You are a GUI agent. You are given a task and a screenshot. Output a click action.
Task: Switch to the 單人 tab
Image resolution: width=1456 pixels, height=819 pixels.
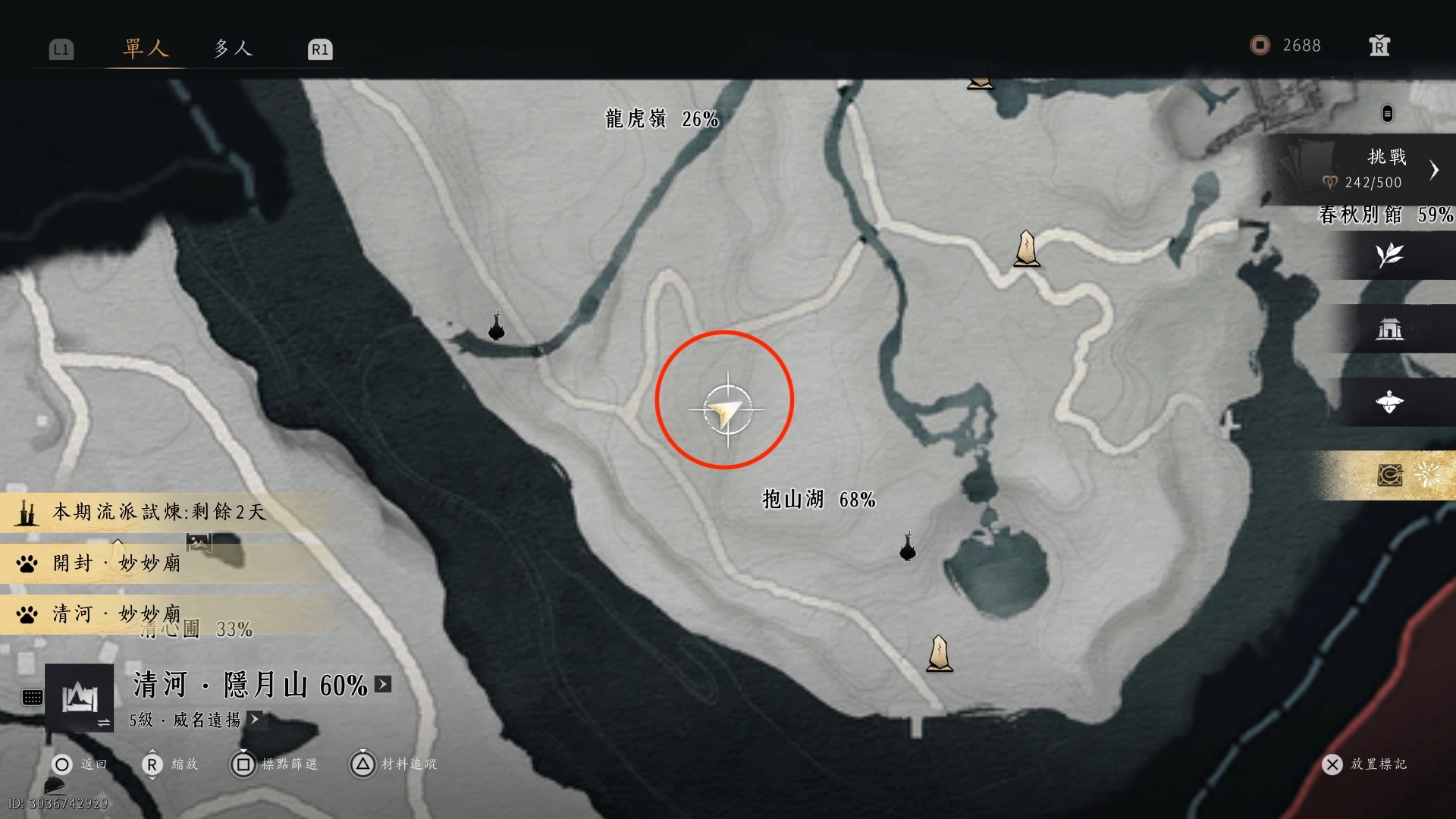(145, 49)
